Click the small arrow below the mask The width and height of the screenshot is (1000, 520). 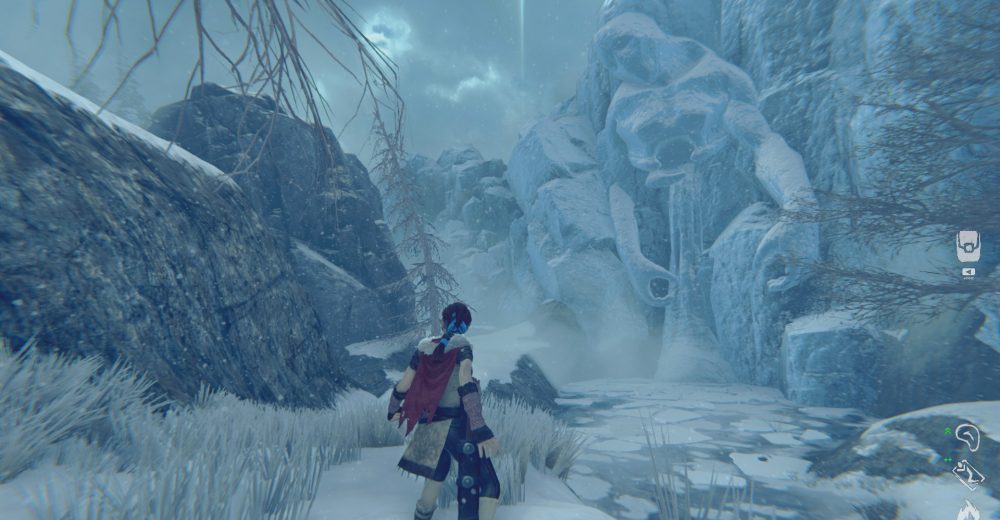click(x=968, y=271)
